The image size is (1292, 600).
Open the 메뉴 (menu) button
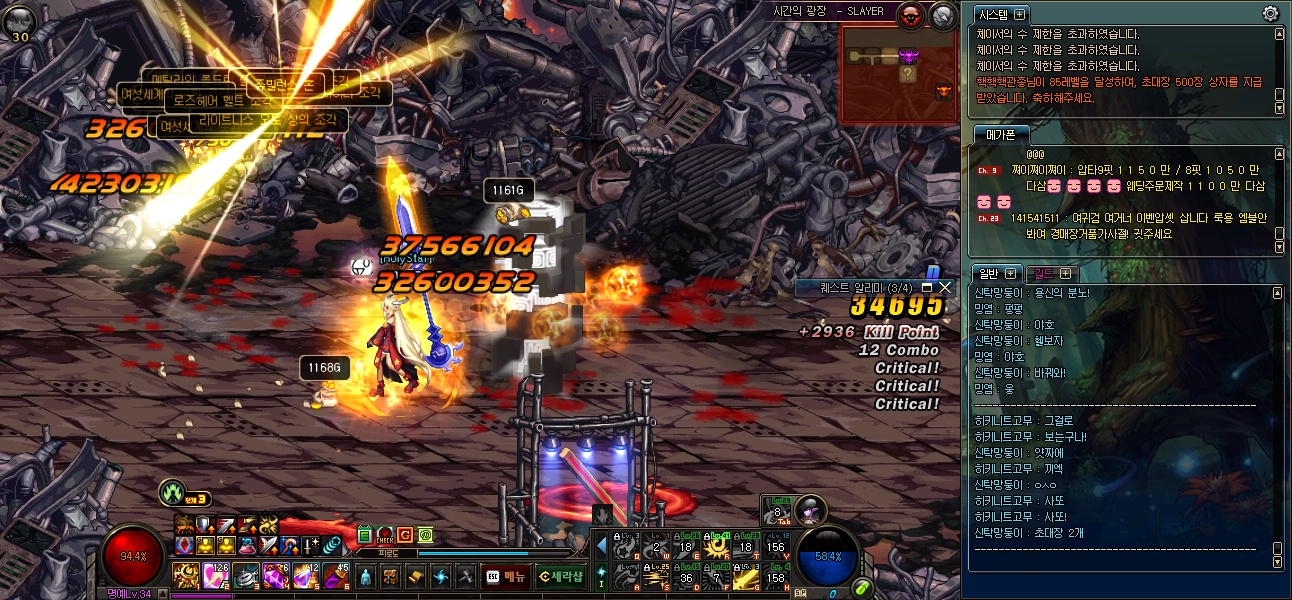click(505, 576)
